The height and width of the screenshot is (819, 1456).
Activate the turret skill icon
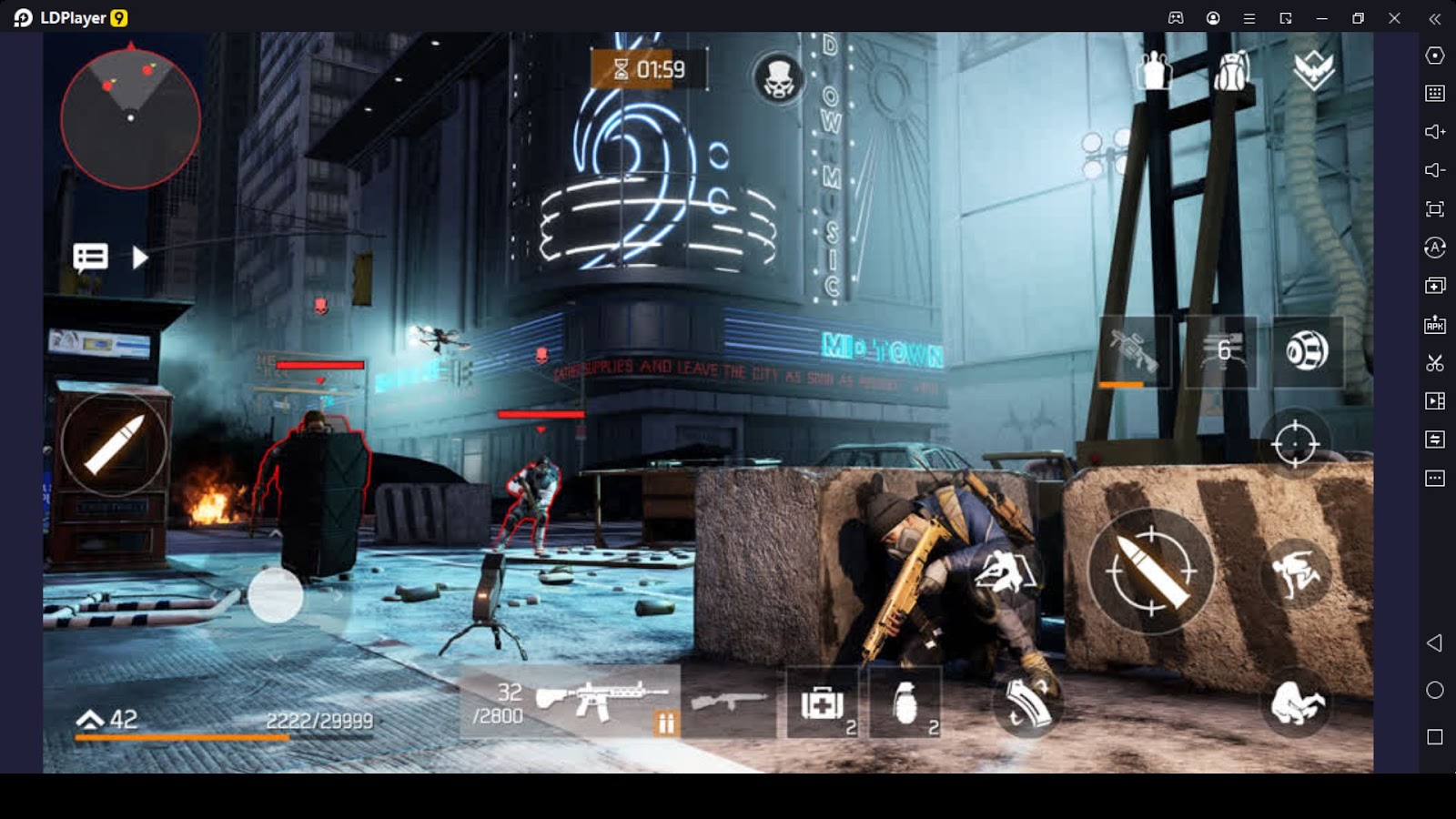[x=1134, y=352]
